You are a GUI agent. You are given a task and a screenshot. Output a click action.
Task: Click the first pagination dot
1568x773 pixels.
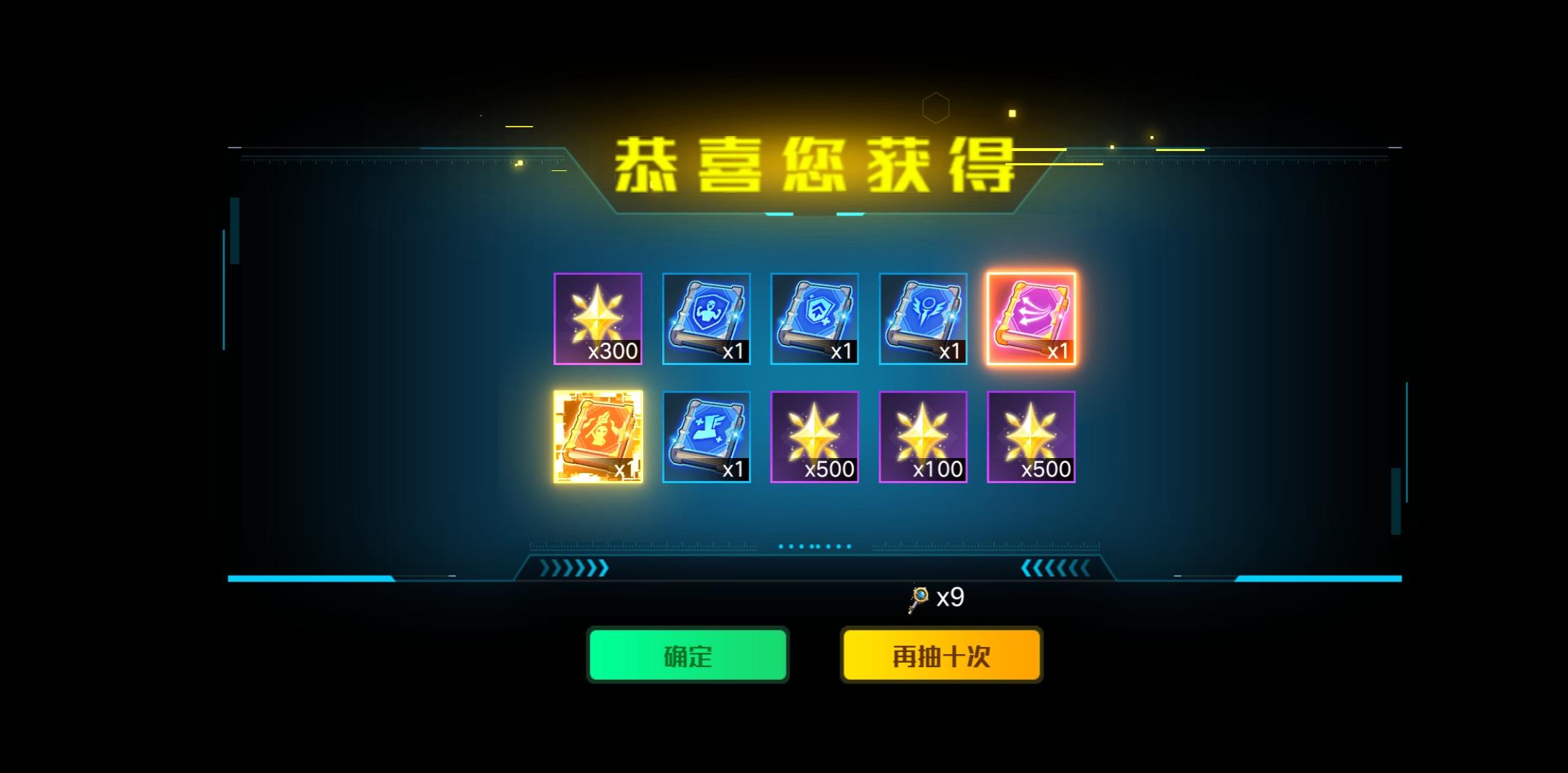tap(781, 545)
